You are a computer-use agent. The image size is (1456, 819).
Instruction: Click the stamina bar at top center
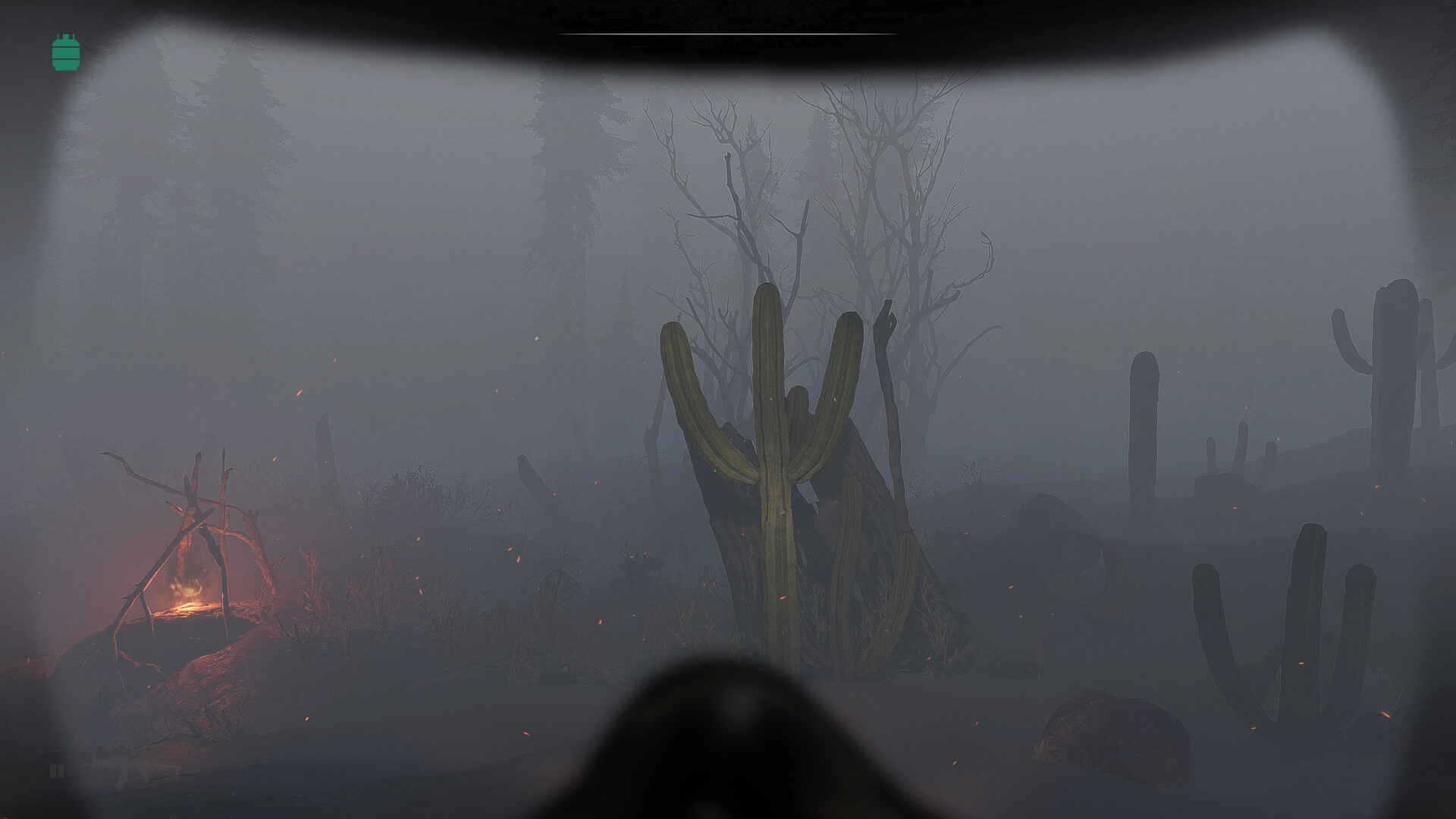point(726,35)
